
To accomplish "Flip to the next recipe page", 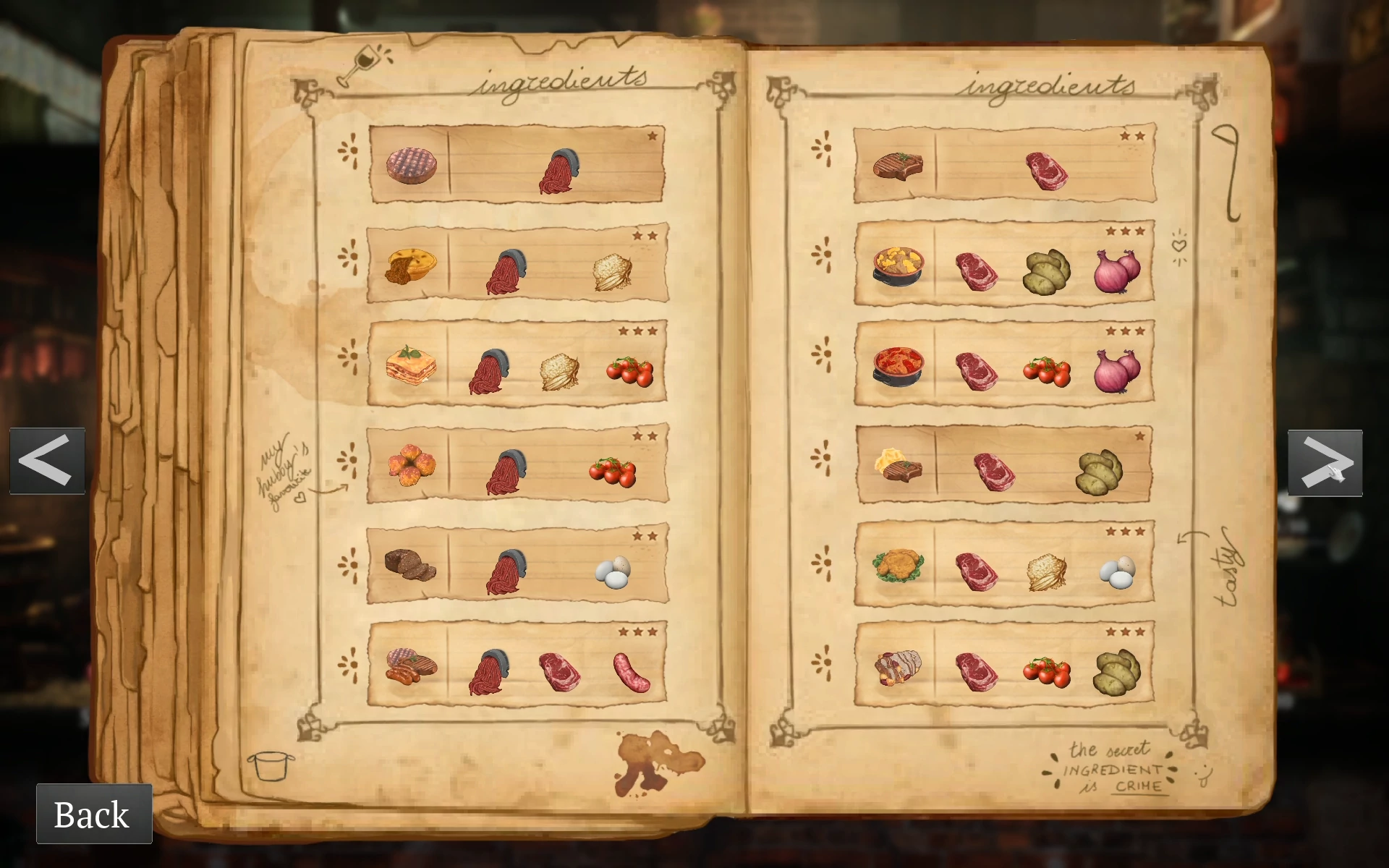I will [1325, 463].
